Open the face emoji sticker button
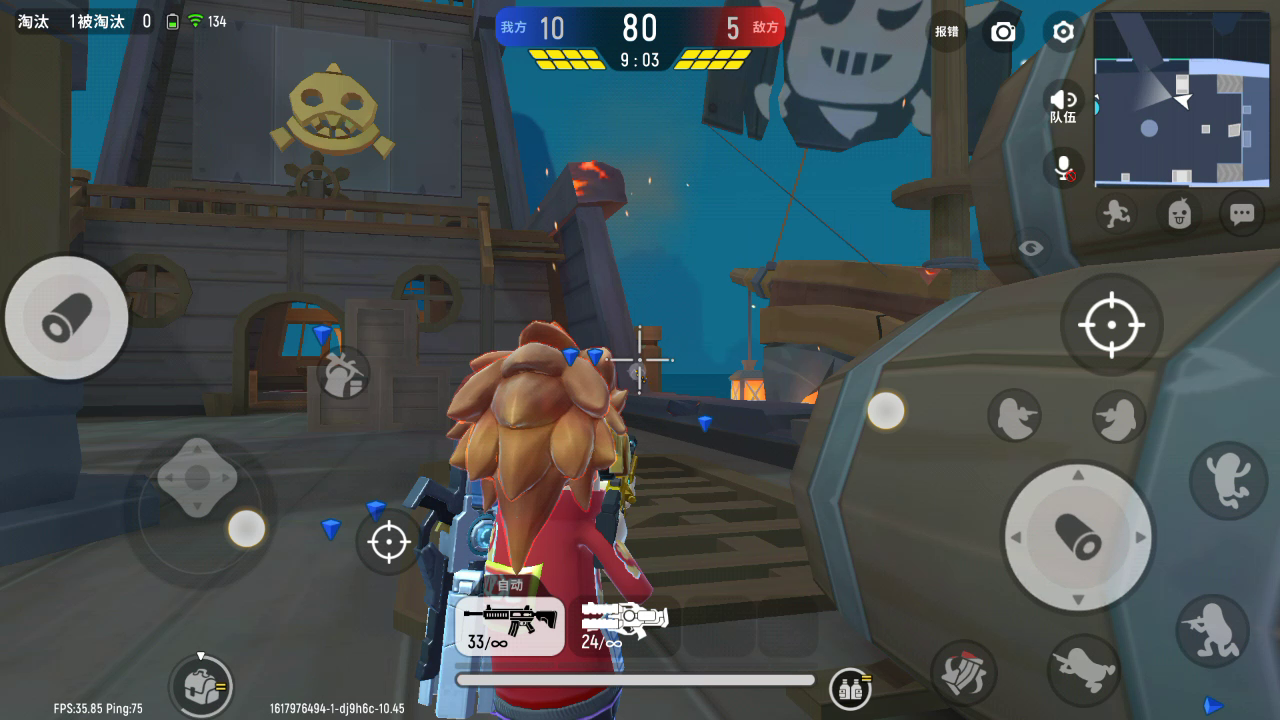Viewport: 1280px width, 720px height. click(x=1179, y=213)
